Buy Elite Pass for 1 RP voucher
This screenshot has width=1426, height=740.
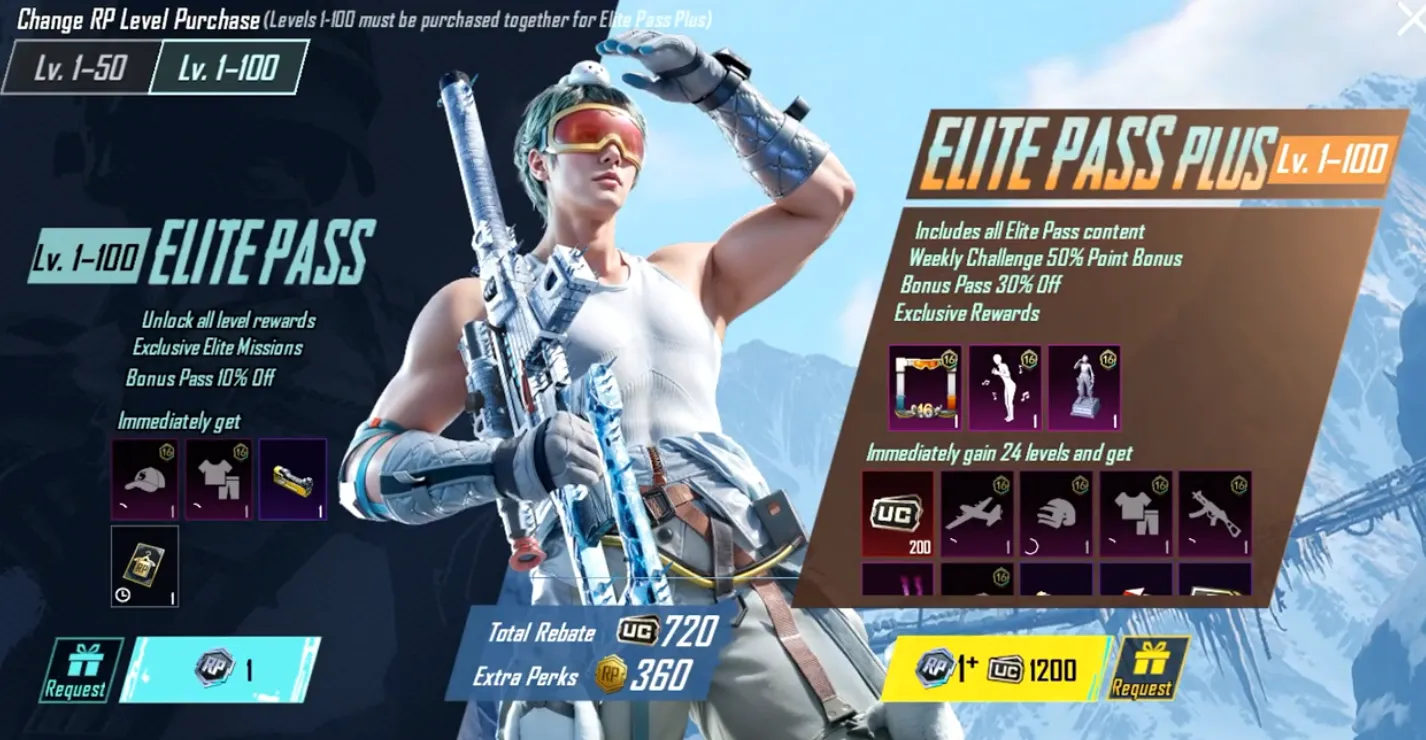(x=222, y=669)
